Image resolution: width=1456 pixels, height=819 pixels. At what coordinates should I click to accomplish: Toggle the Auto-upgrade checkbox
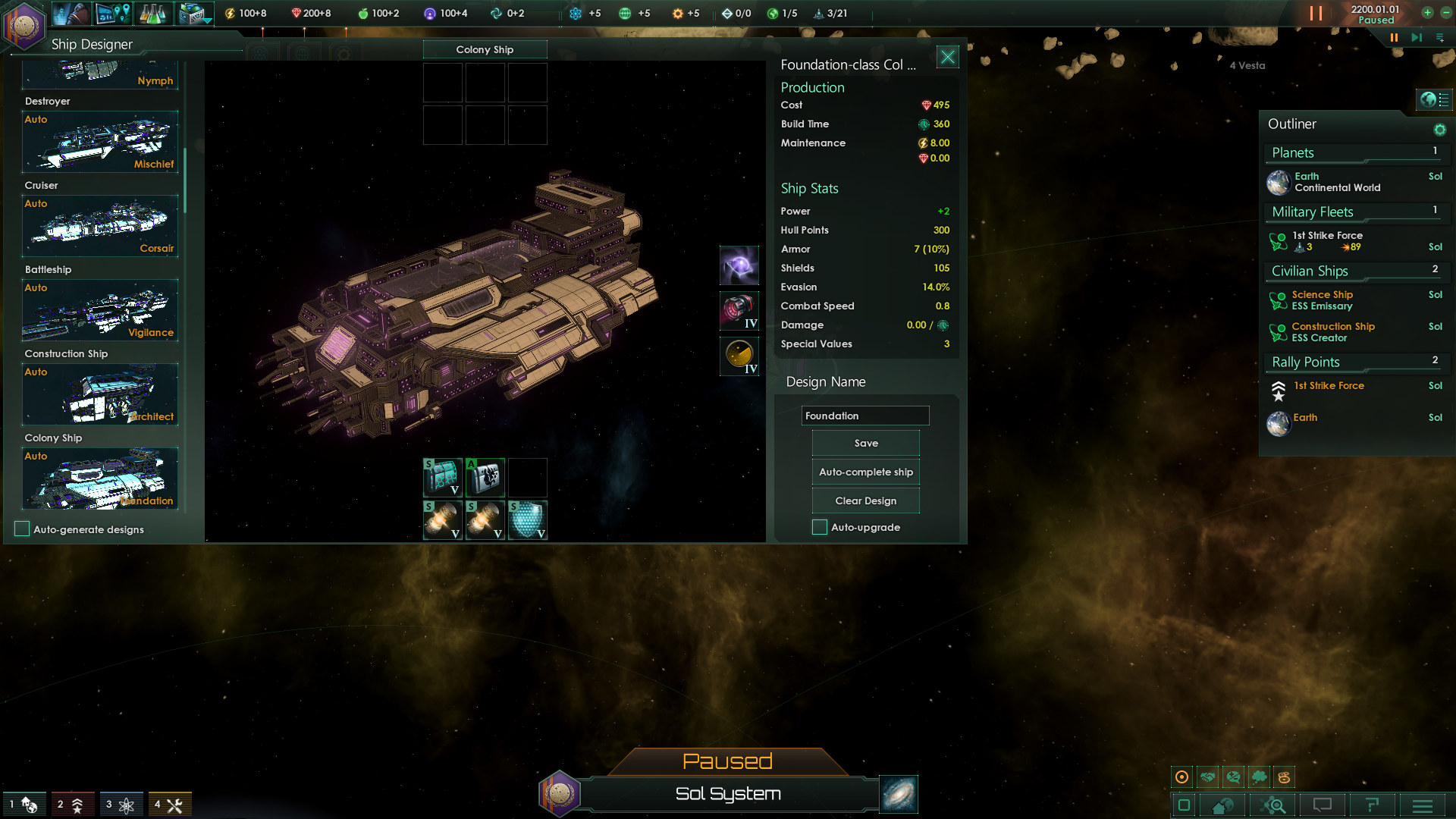coord(820,528)
